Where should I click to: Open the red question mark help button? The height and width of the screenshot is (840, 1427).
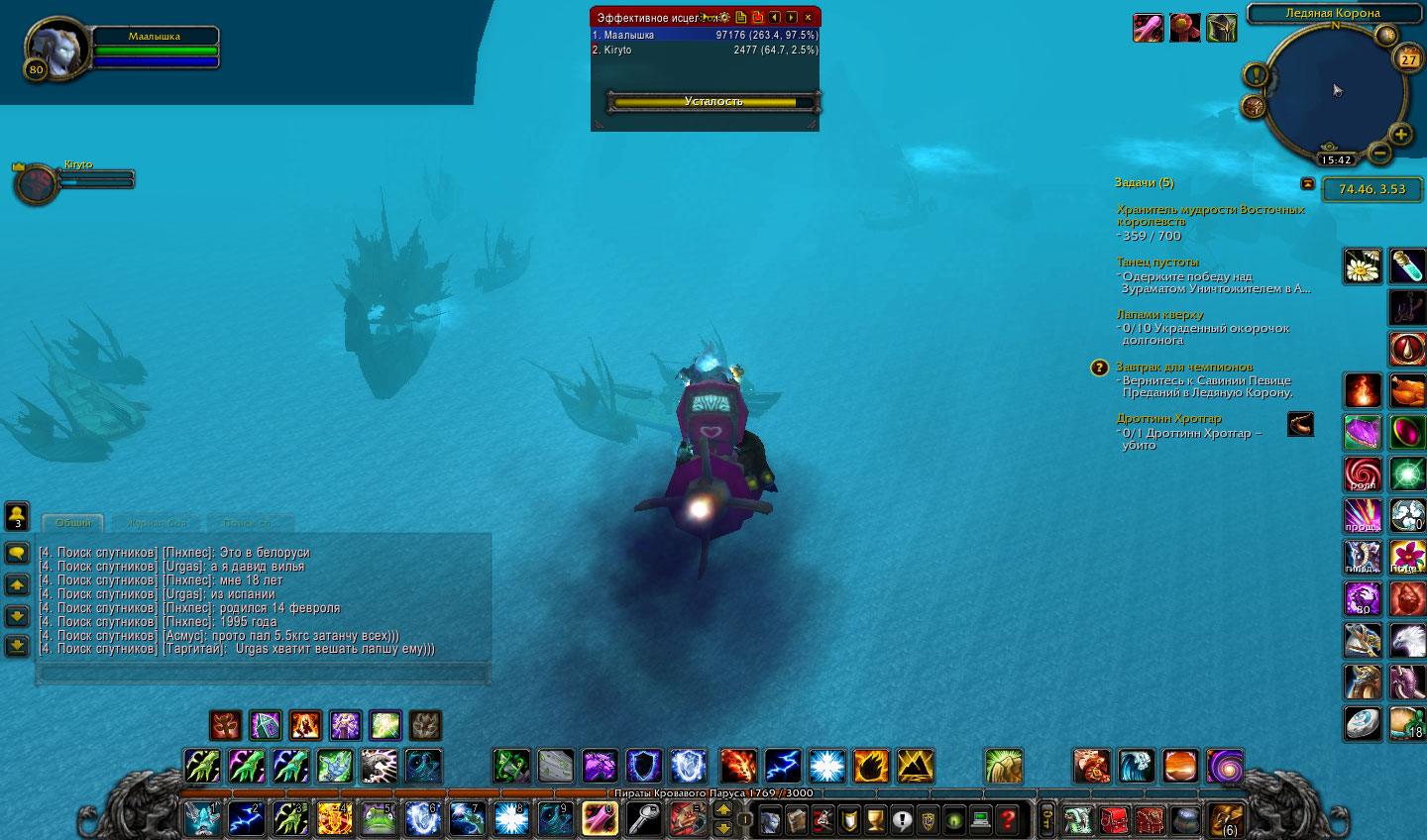pos(1007,819)
